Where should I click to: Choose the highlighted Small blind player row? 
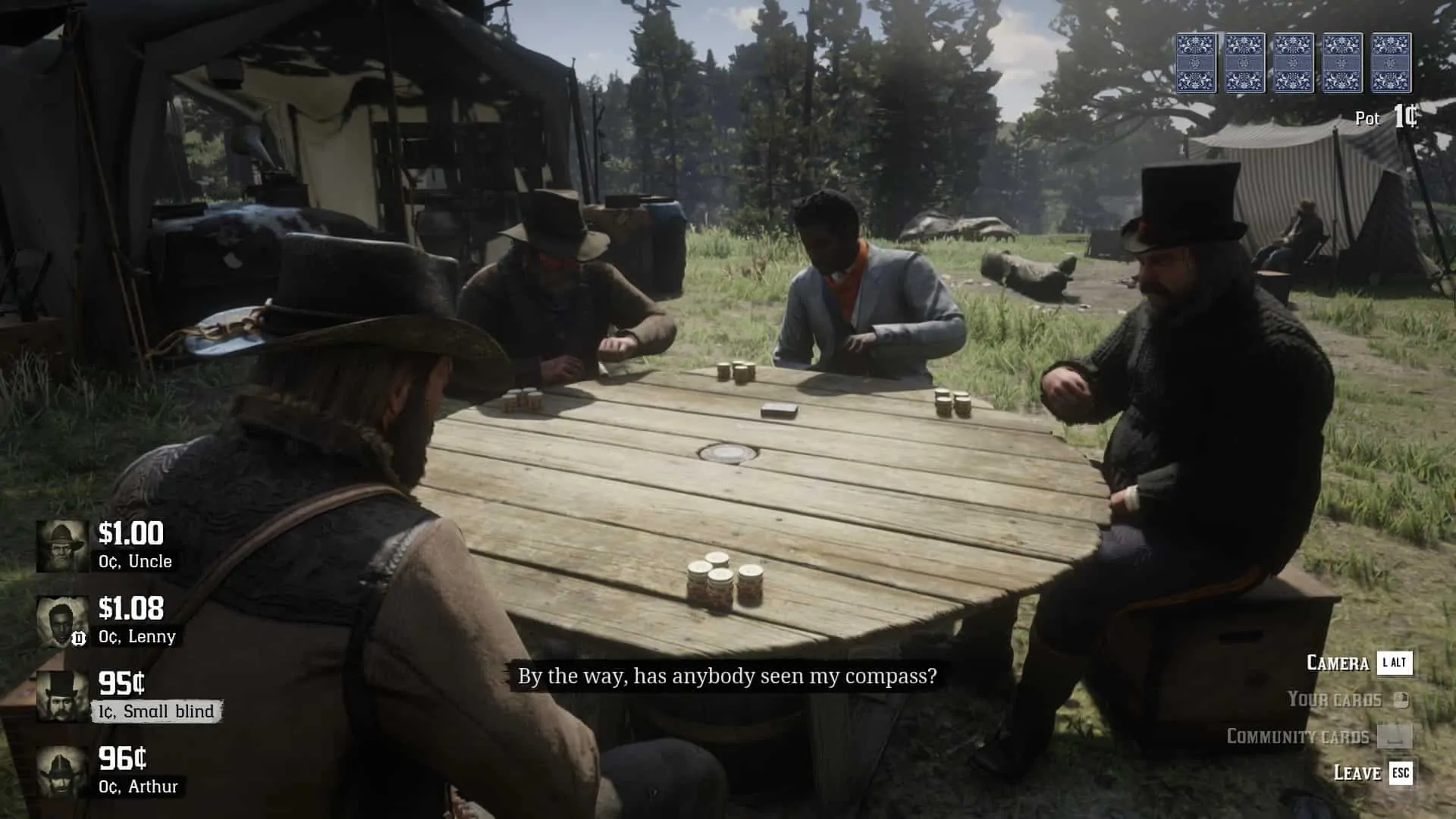[x=129, y=696]
